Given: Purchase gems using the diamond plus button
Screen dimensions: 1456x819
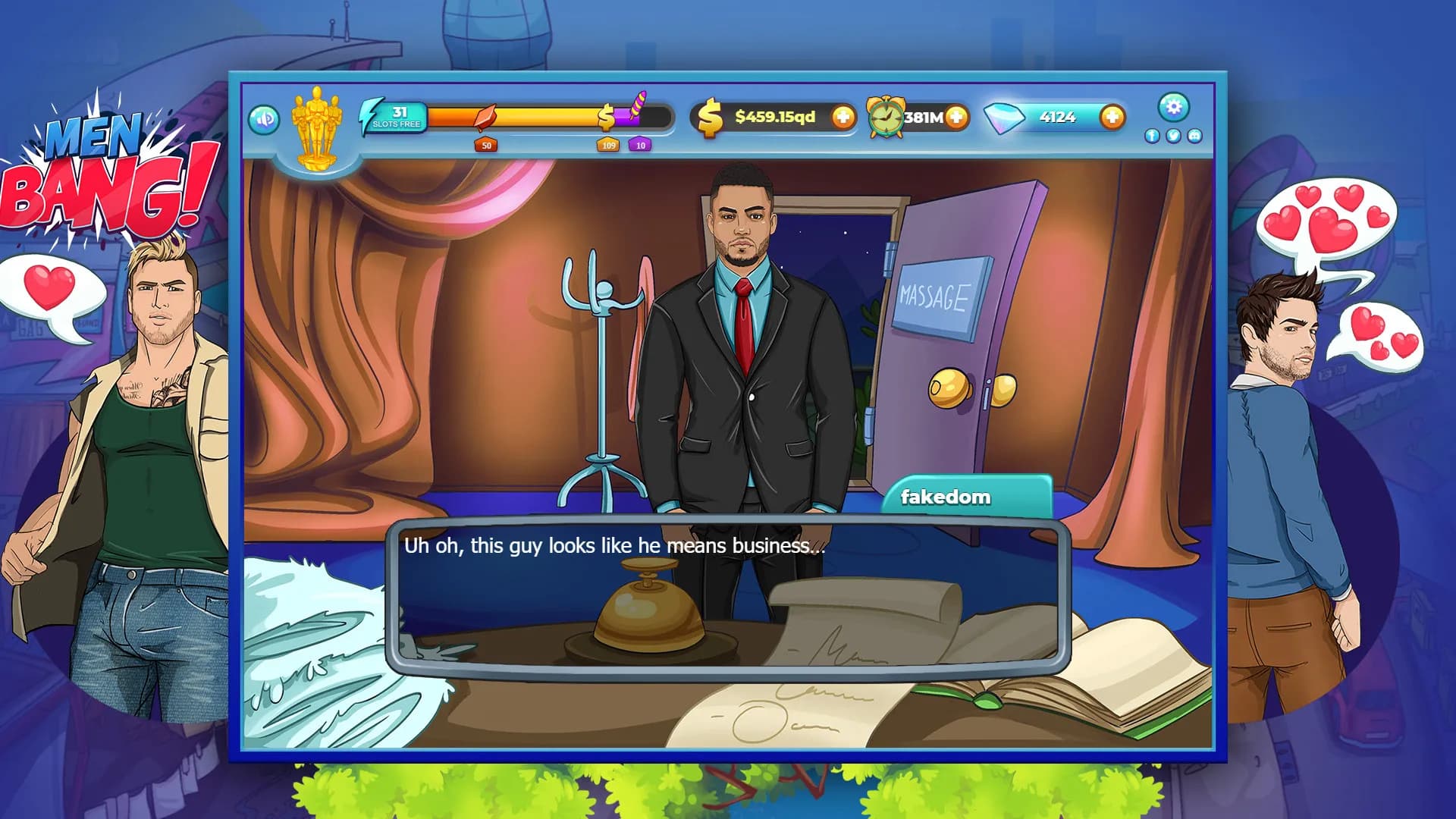Looking at the screenshot, I should point(1112,116).
